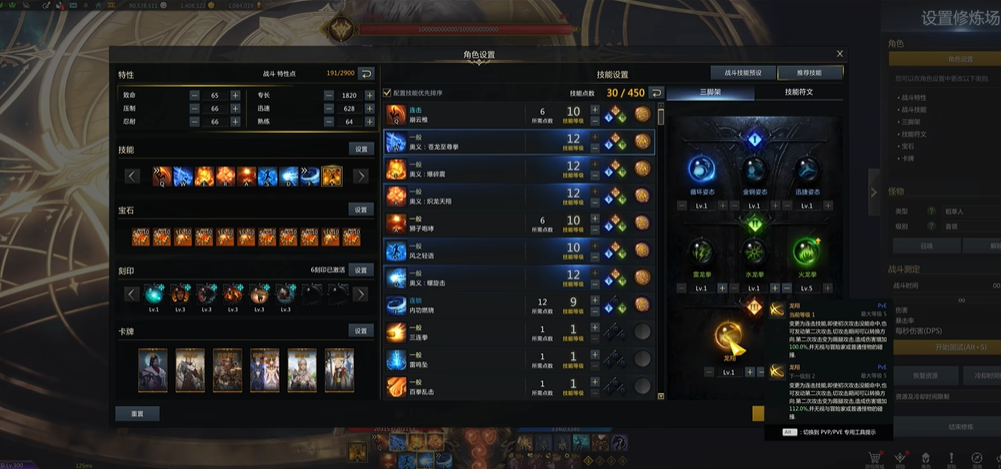Choose the 火龙拳 tripod node
This screenshot has height=469, width=1001.
click(807, 252)
